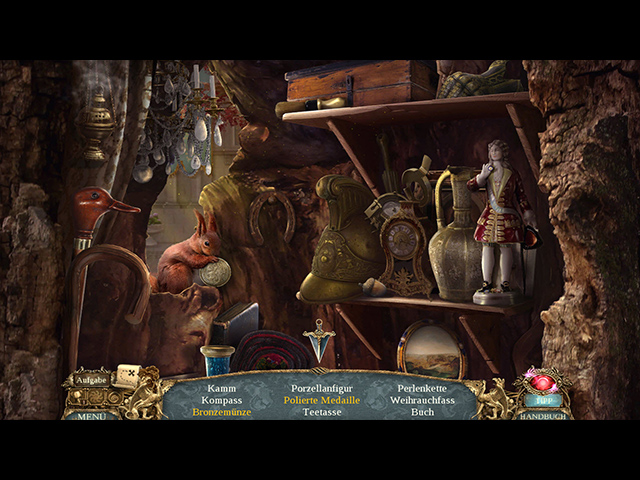This screenshot has height=480, width=640.
Task: Use the Tipp hint orb
Action: pyautogui.click(x=543, y=388)
